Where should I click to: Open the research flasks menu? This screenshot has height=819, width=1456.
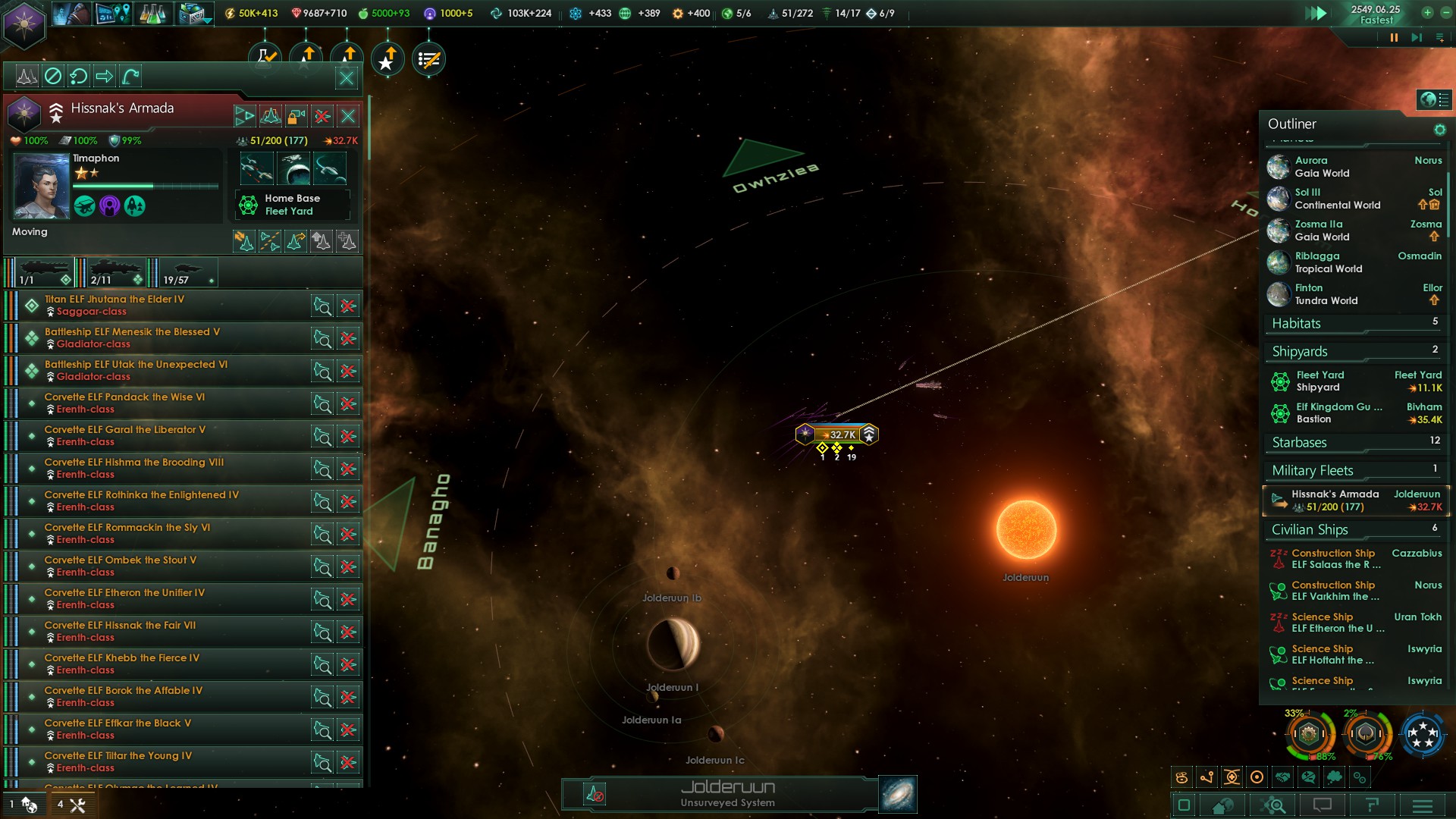[152, 14]
